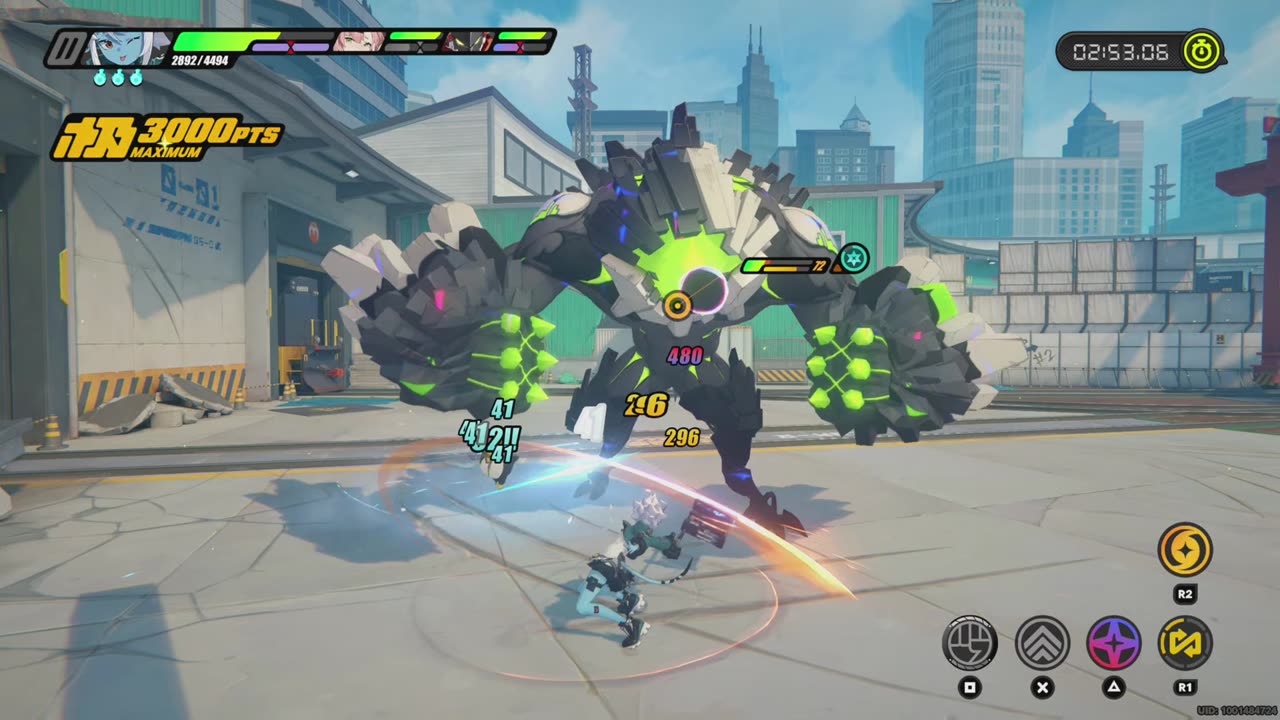
Task: Trigger the purple star special attack
Action: coord(1113,642)
